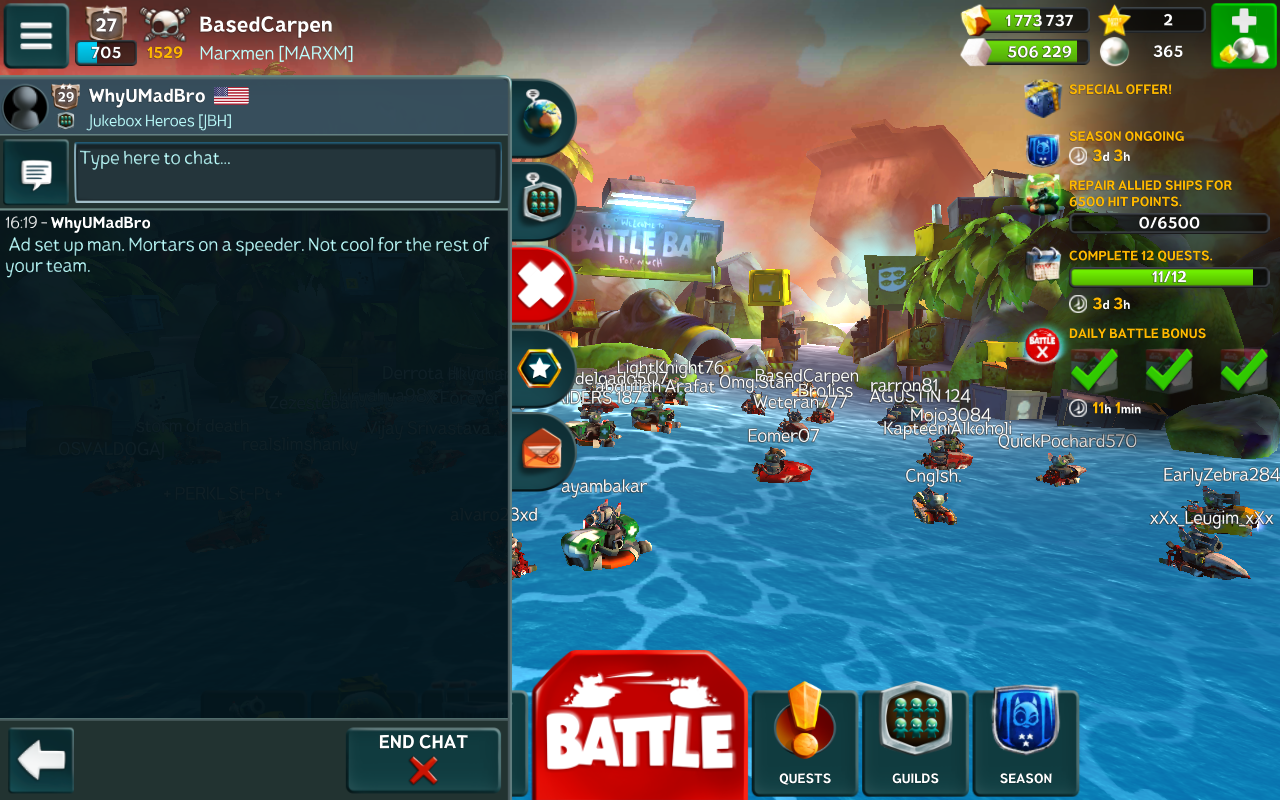This screenshot has width=1280, height=800.
Task: Open the hamburger main menu
Action: [x=36, y=36]
